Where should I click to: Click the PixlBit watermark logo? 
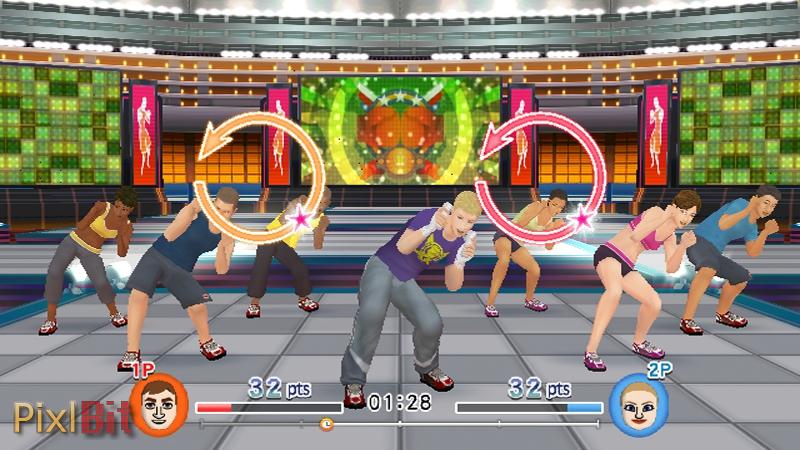pyautogui.click(x=70, y=416)
